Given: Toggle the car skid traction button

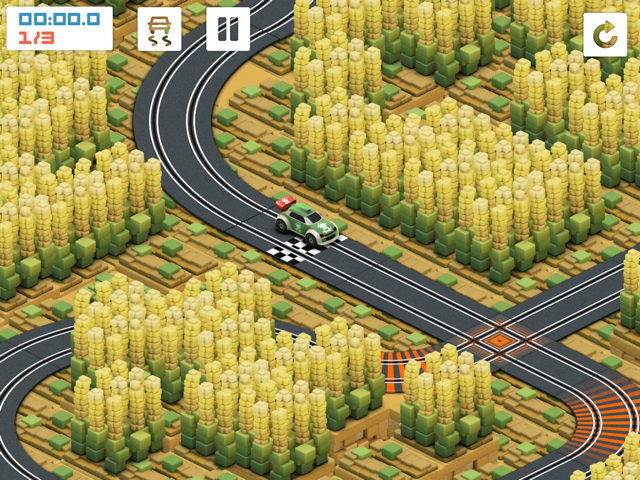Looking at the screenshot, I should (x=160, y=29).
